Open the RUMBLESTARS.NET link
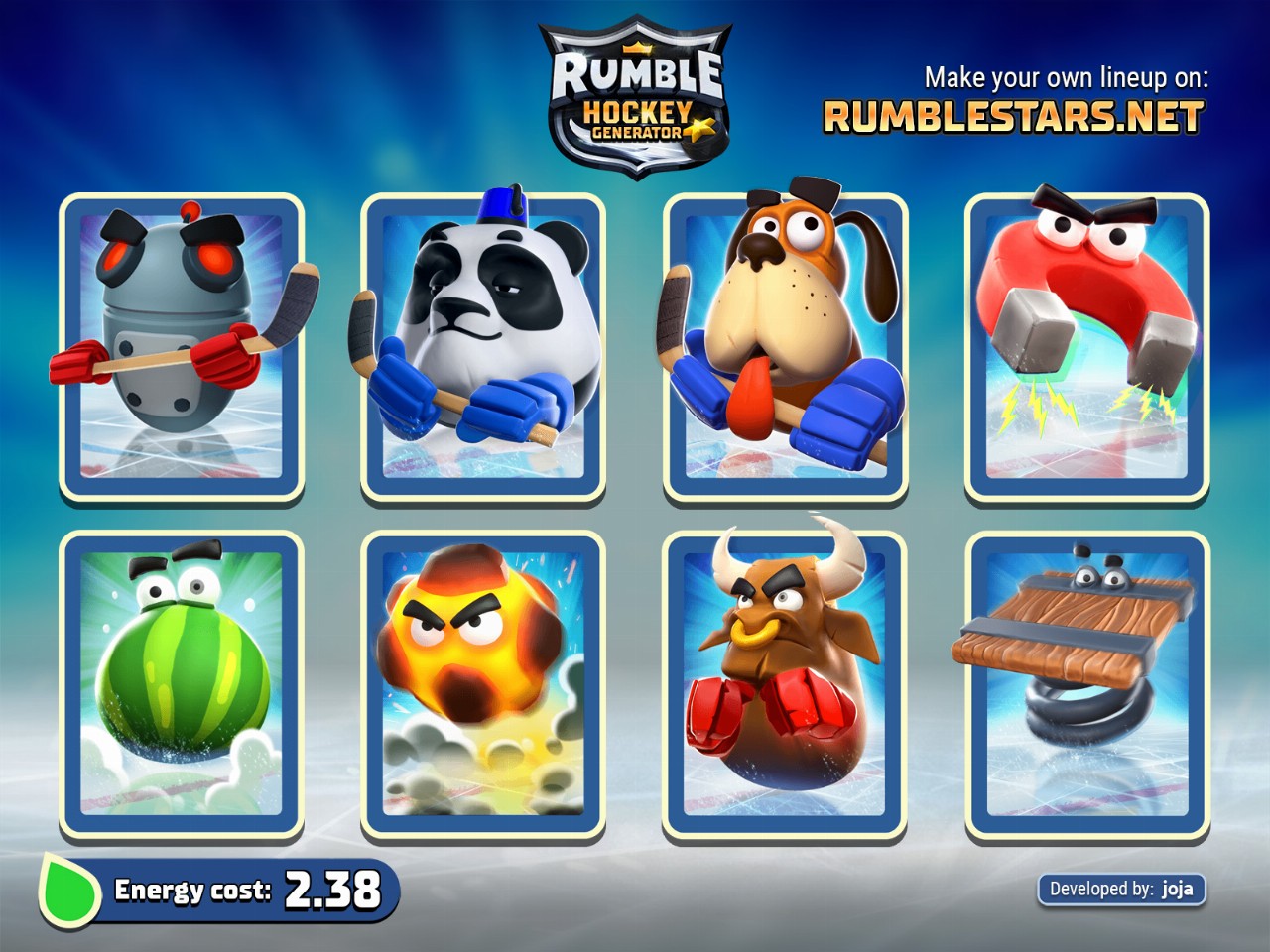 tap(1013, 117)
